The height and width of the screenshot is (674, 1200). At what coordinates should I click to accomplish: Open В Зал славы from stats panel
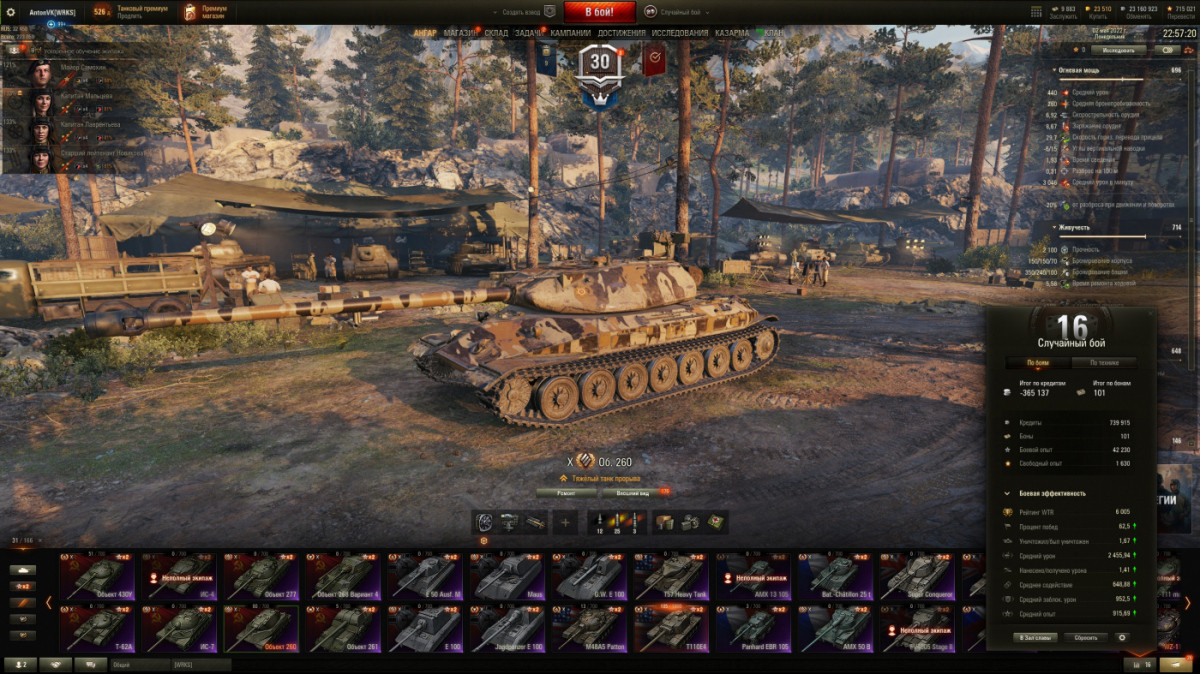[1035, 637]
